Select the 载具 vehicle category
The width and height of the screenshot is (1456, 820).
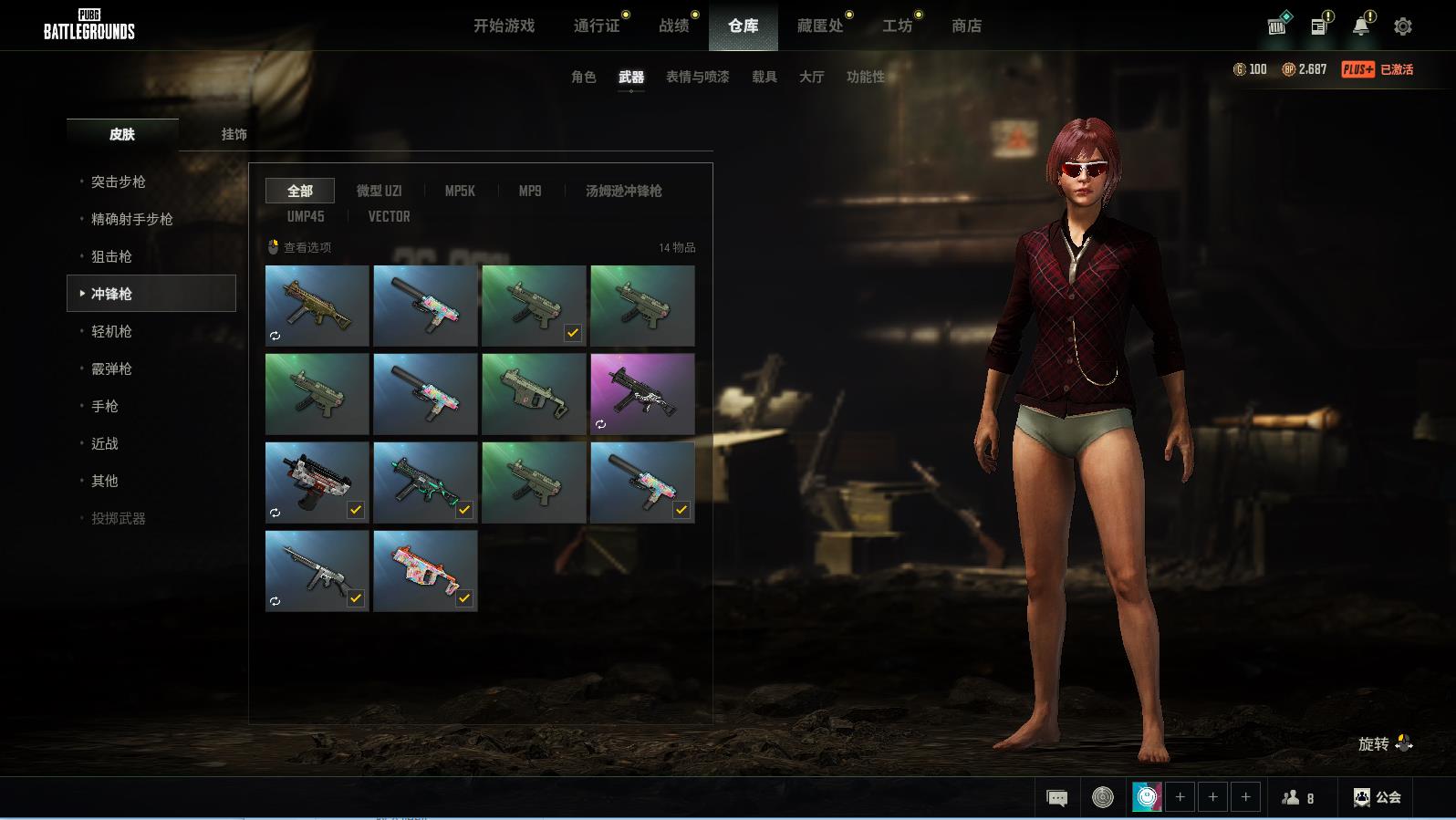(x=764, y=78)
